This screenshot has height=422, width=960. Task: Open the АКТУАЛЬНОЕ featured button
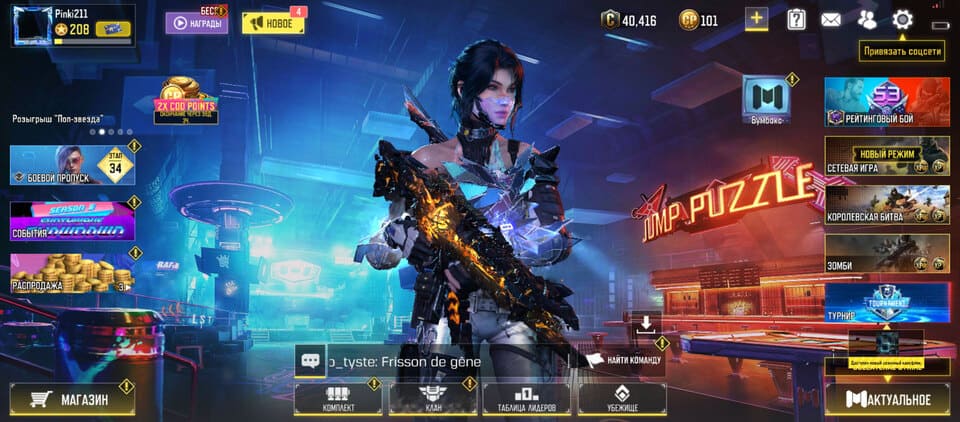click(x=886, y=400)
